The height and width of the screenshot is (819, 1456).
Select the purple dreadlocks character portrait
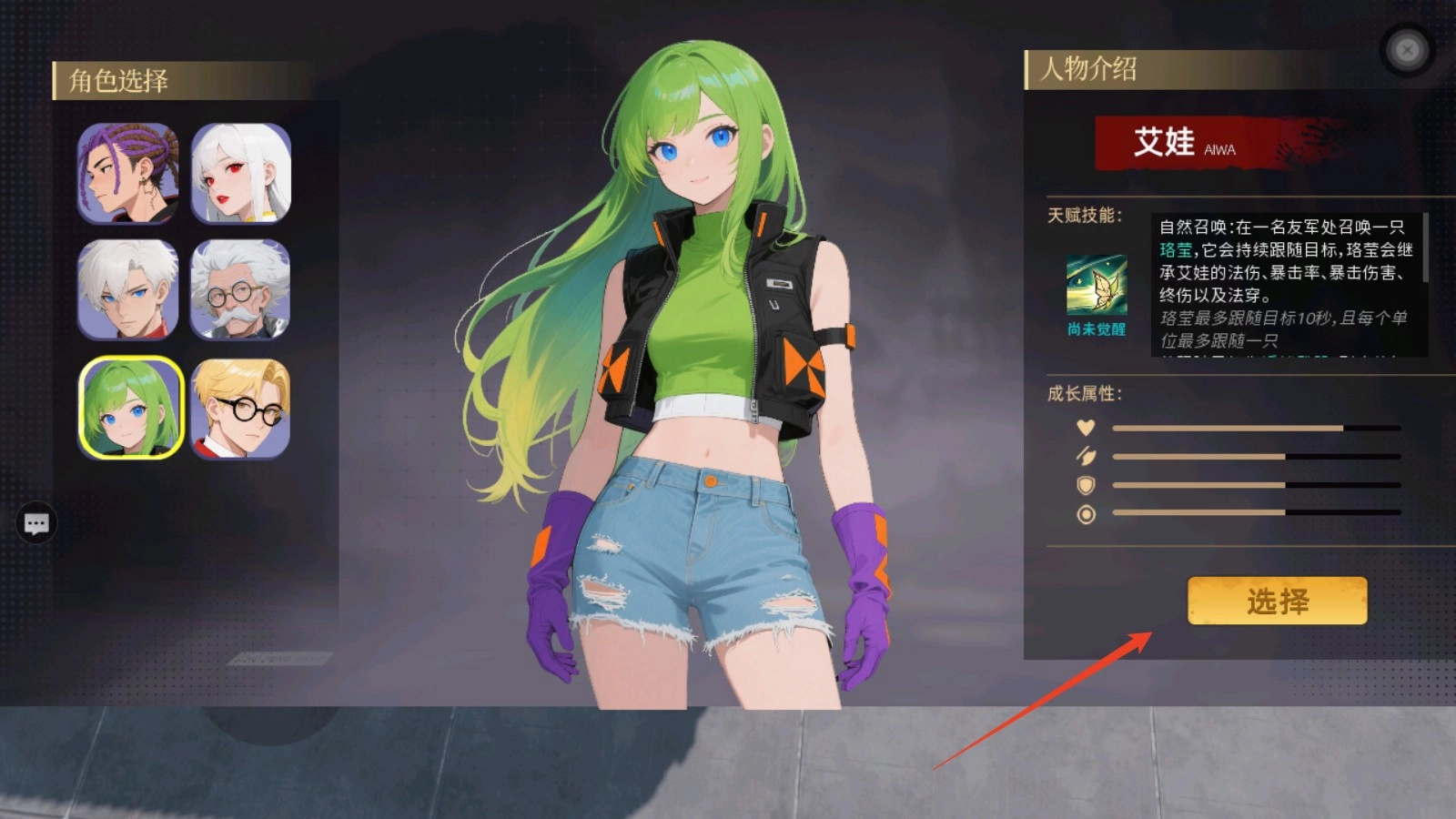[x=127, y=173]
